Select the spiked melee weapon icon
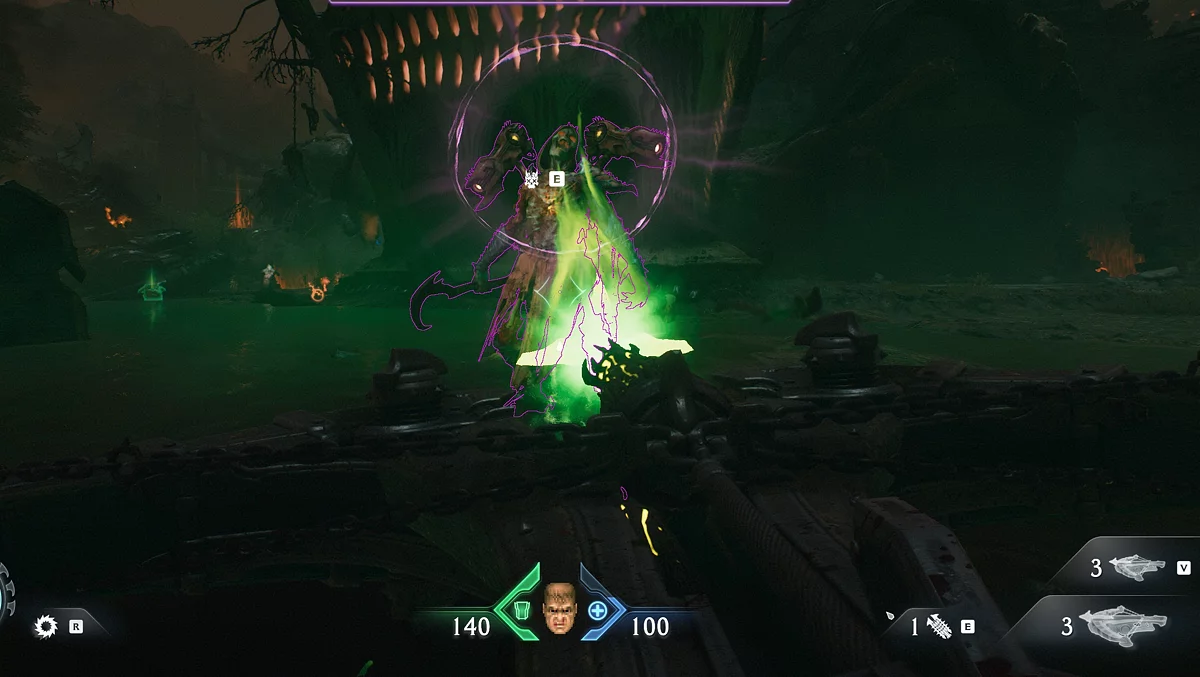This screenshot has height=677, width=1200. point(937,627)
